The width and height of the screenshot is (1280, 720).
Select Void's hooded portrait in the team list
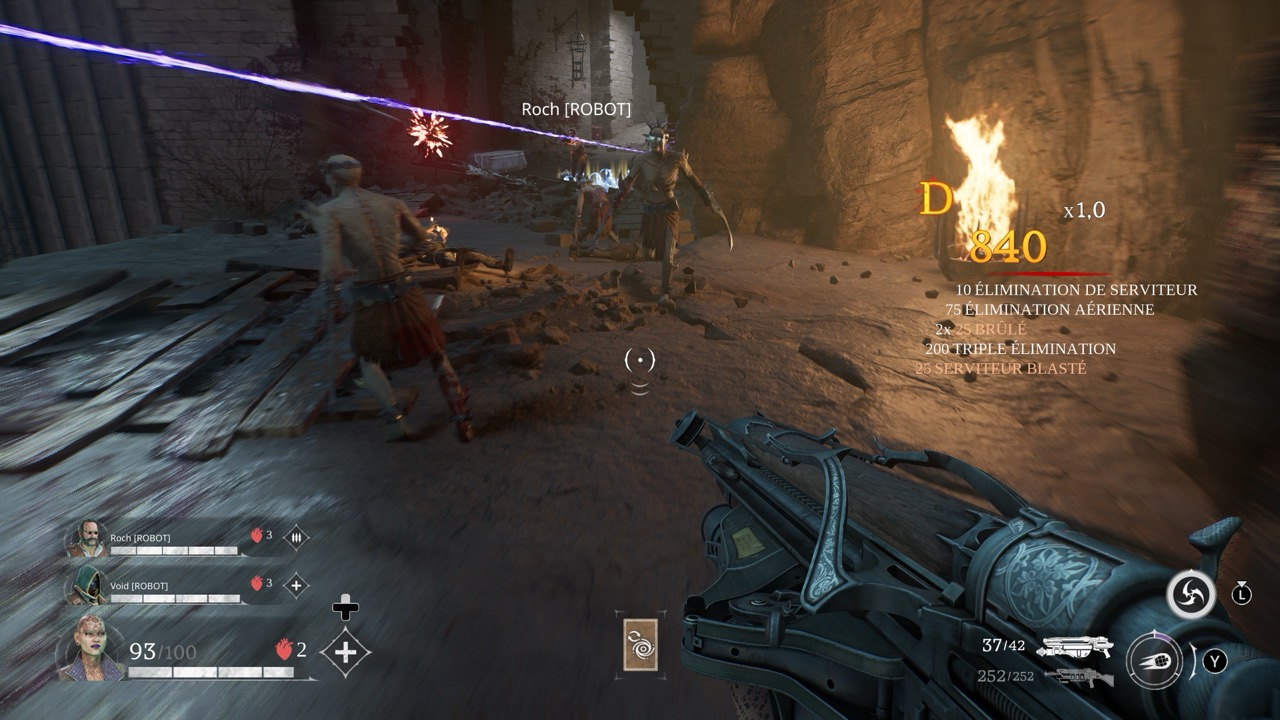(86, 585)
